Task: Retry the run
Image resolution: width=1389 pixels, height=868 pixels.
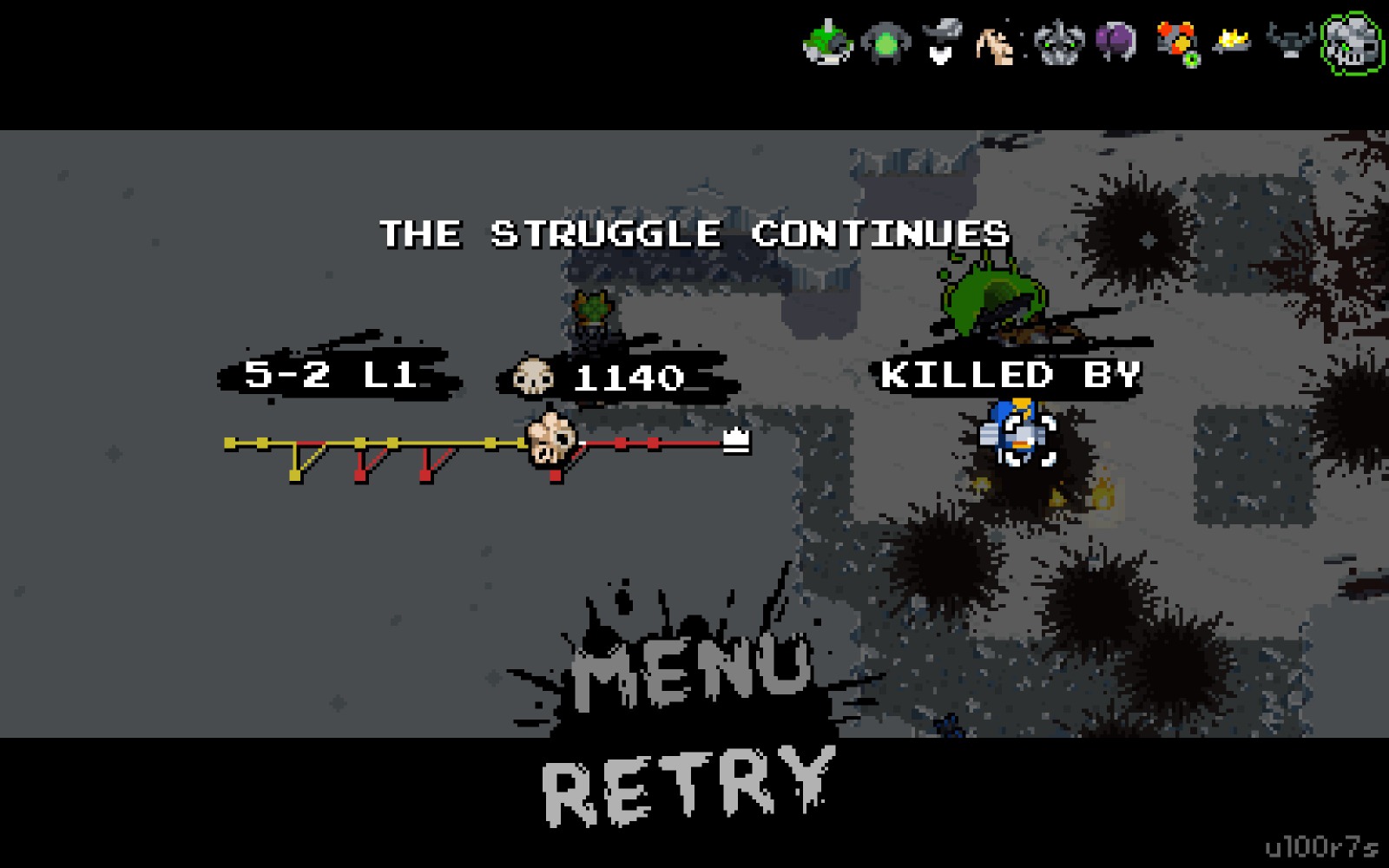Action: coord(686,784)
